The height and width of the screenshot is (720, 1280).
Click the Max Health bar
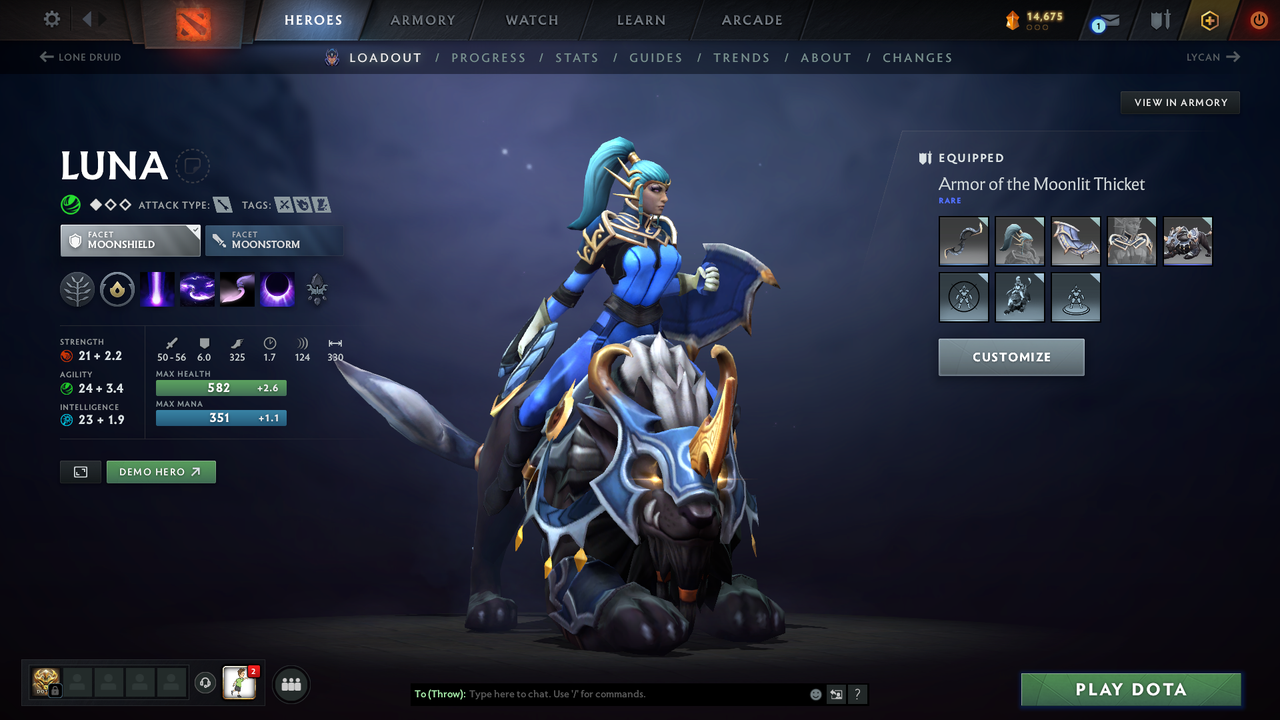[x=221, y=388]
